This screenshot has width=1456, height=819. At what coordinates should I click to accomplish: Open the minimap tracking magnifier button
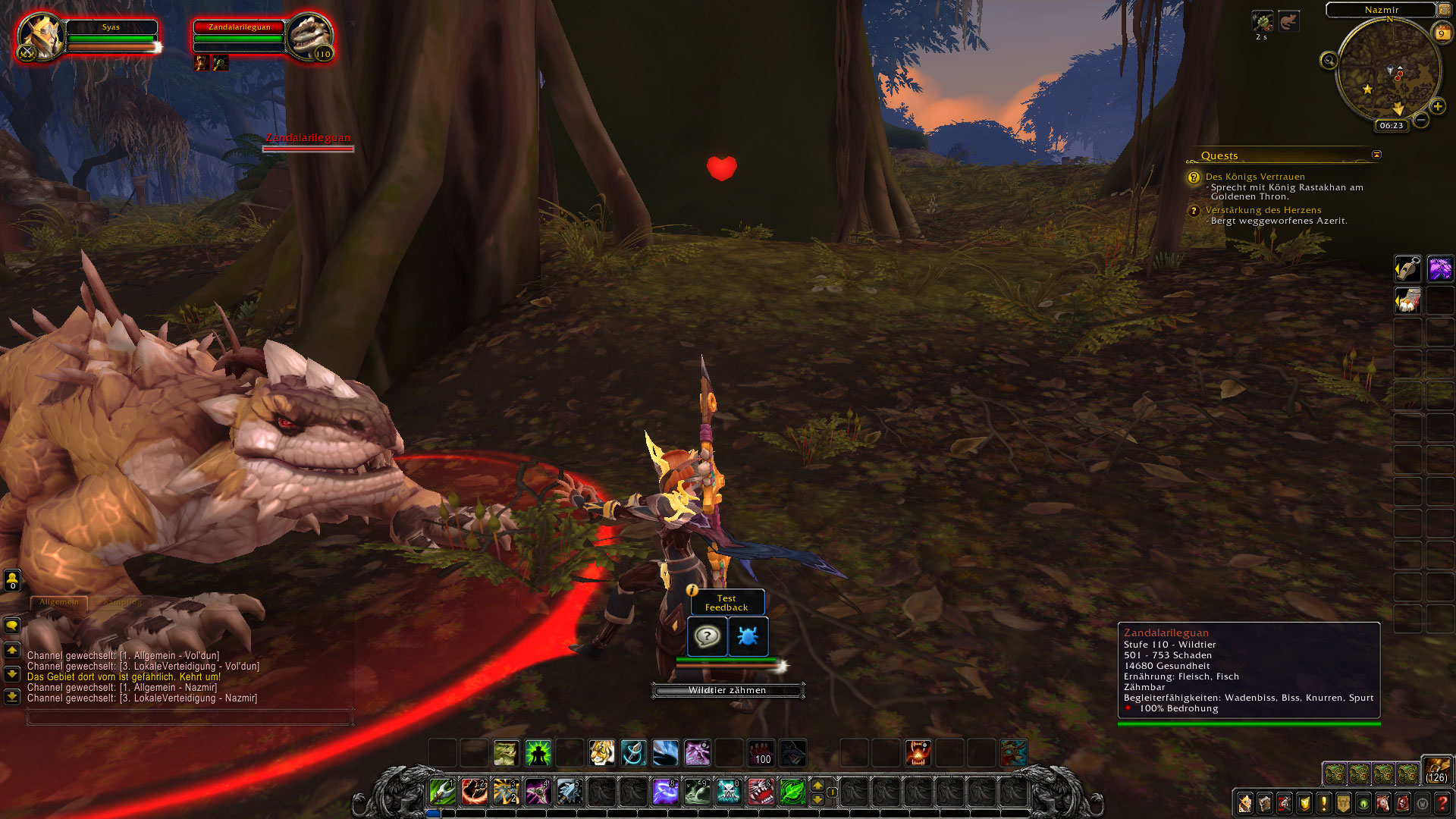point(1329,61)
